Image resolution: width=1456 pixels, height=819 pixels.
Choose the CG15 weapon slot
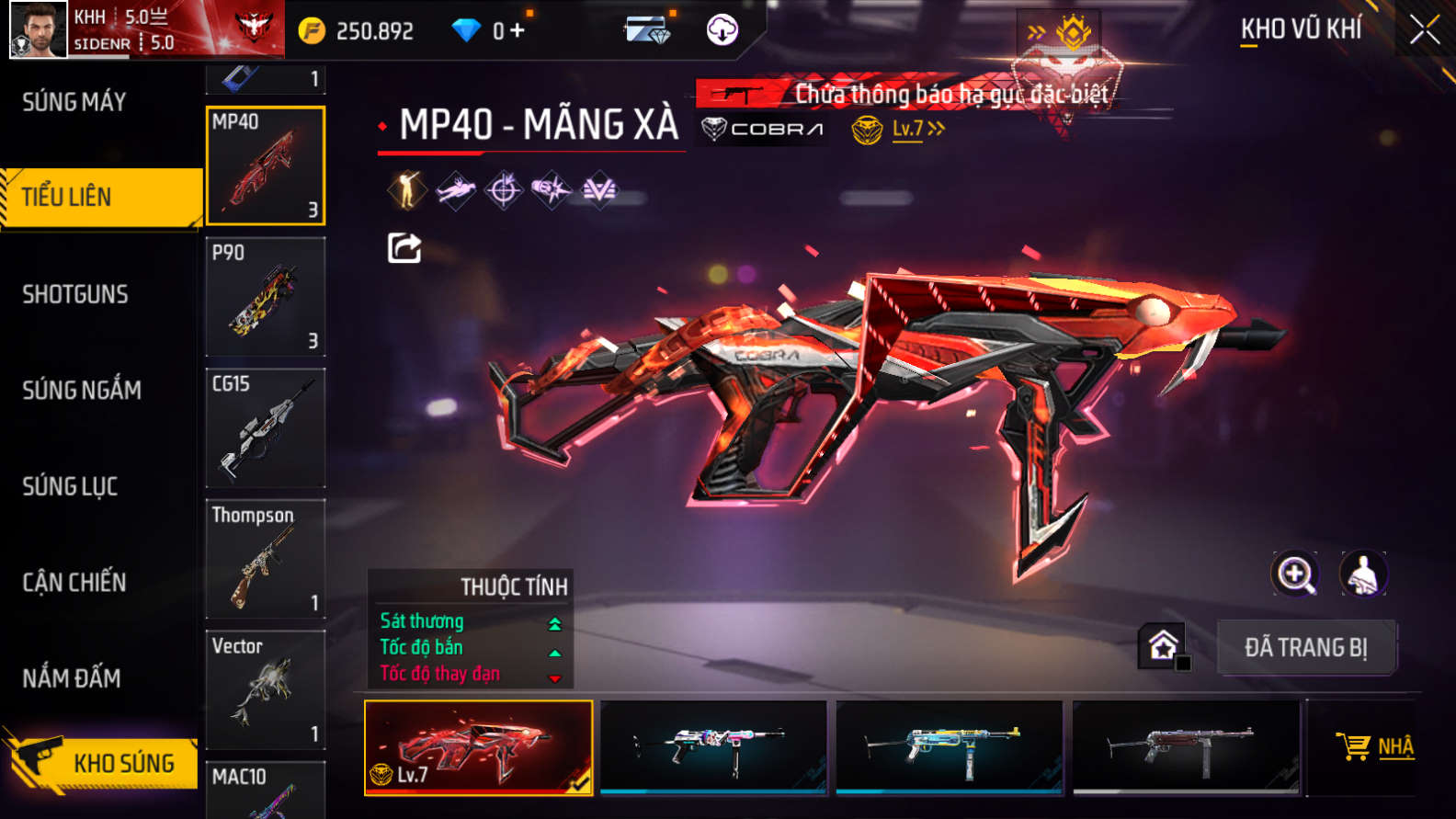(266, 428)
